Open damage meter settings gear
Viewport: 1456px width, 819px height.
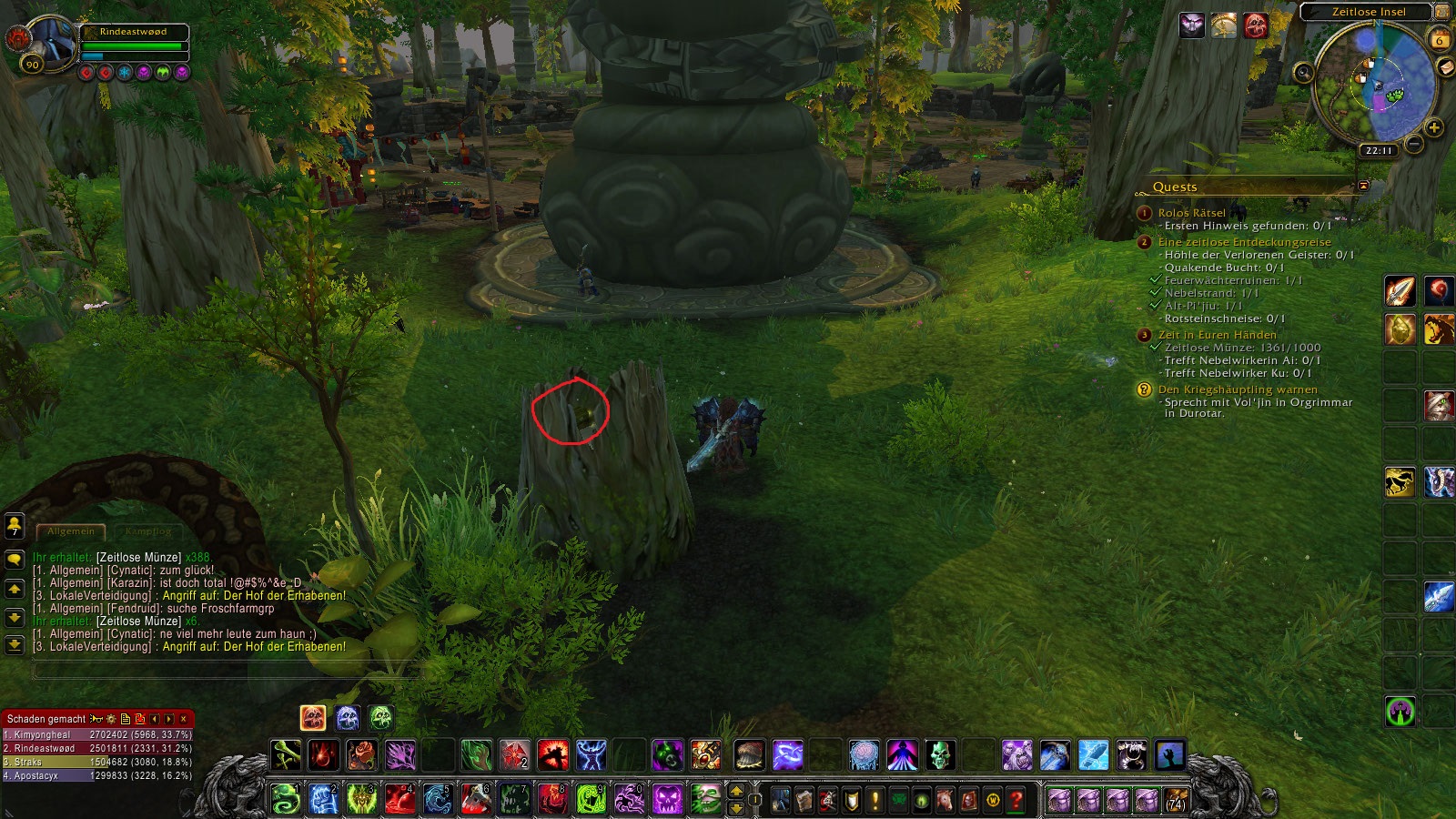(x=111, y=719)
